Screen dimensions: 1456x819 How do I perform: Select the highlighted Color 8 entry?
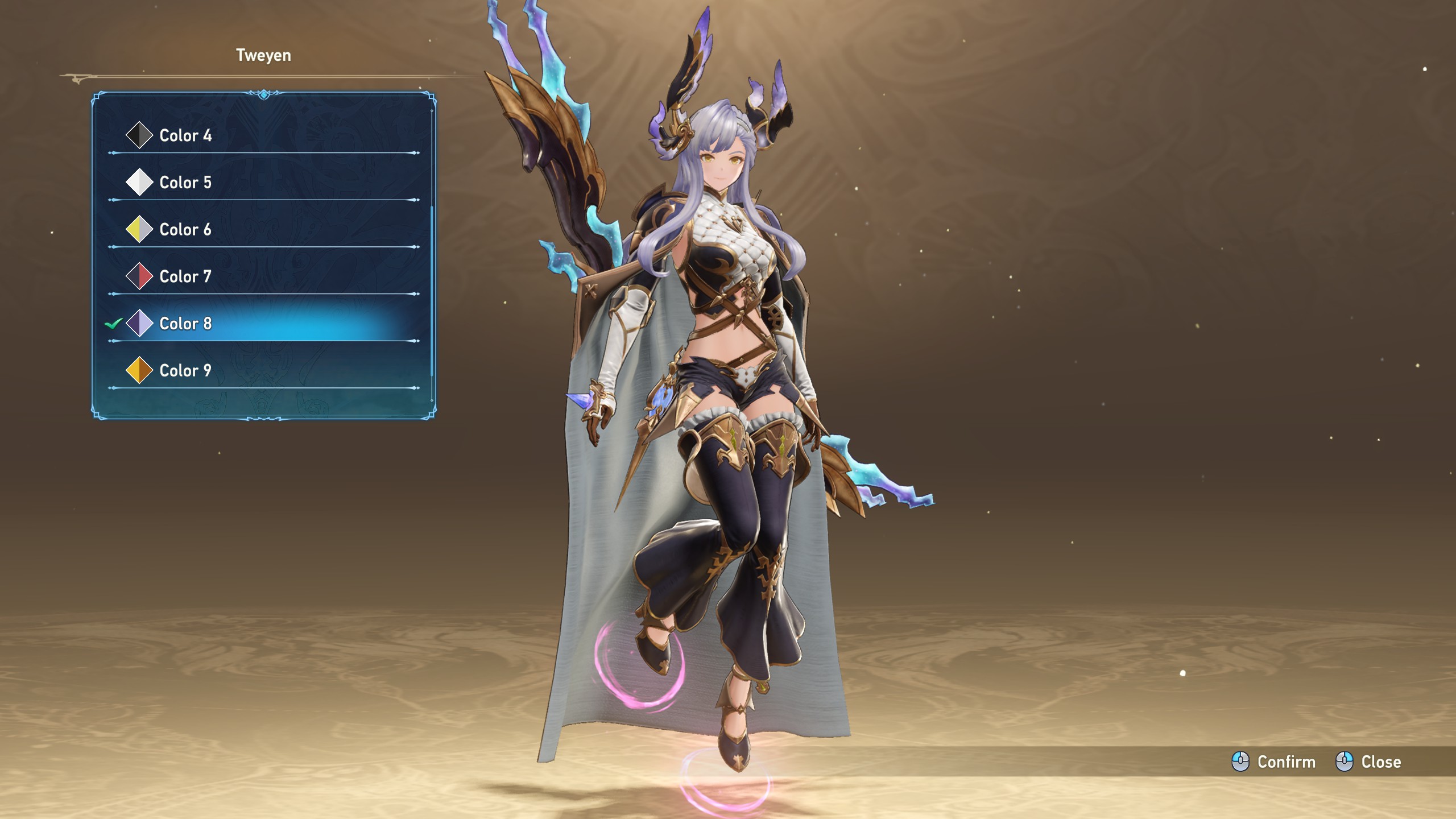[x=185, y=324]
